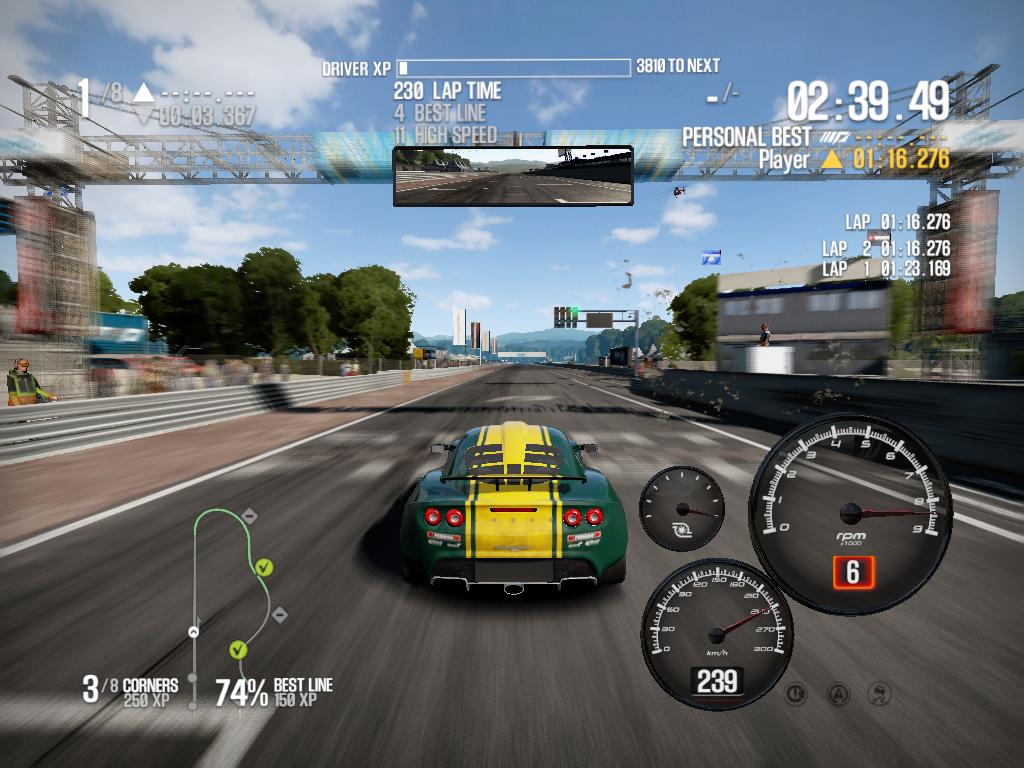Toggle the ABS brake assist icon
This screenshot has width=1024, height=768.
tap(796, 692)
